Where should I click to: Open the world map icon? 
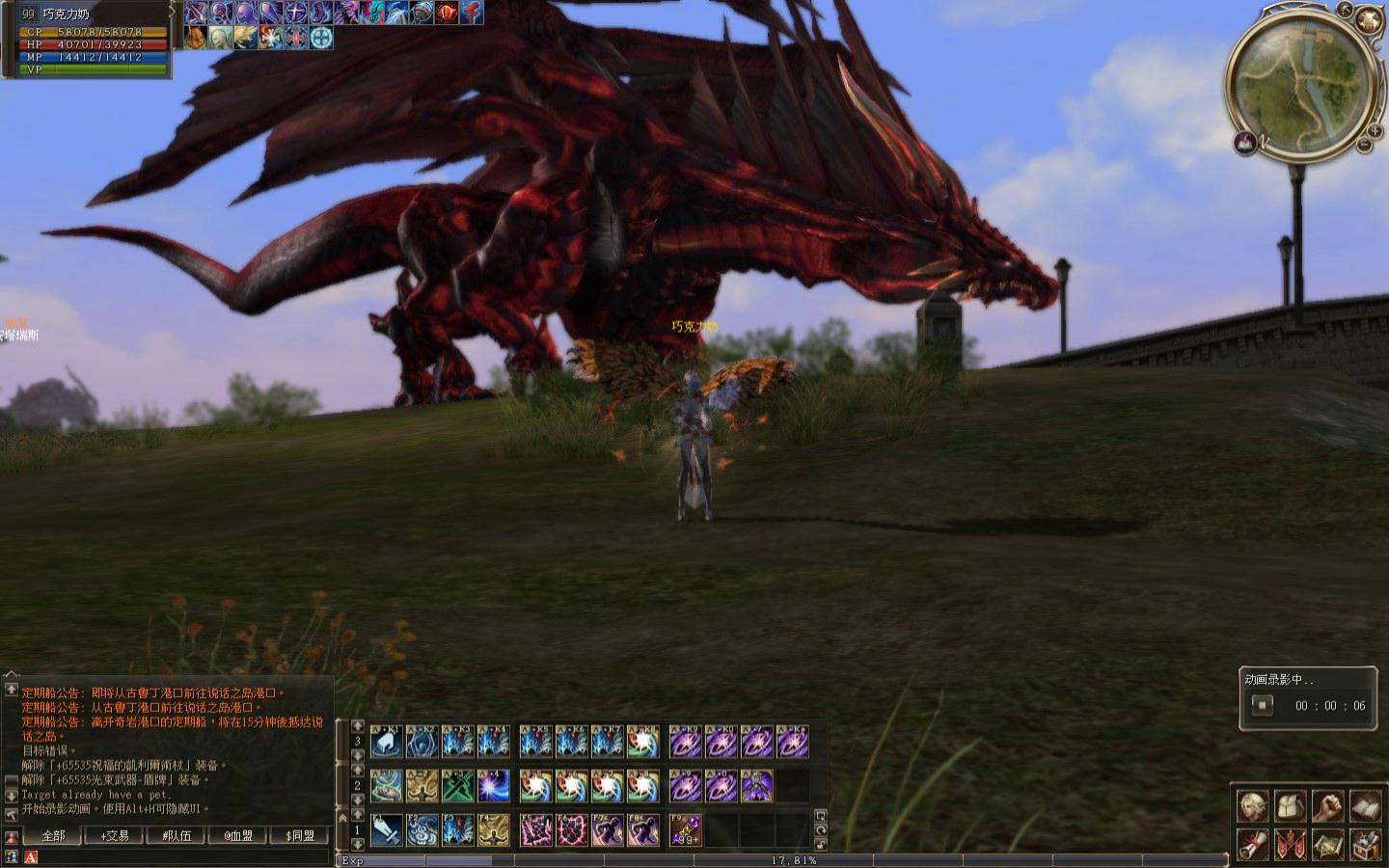[x=1327, y=845]
